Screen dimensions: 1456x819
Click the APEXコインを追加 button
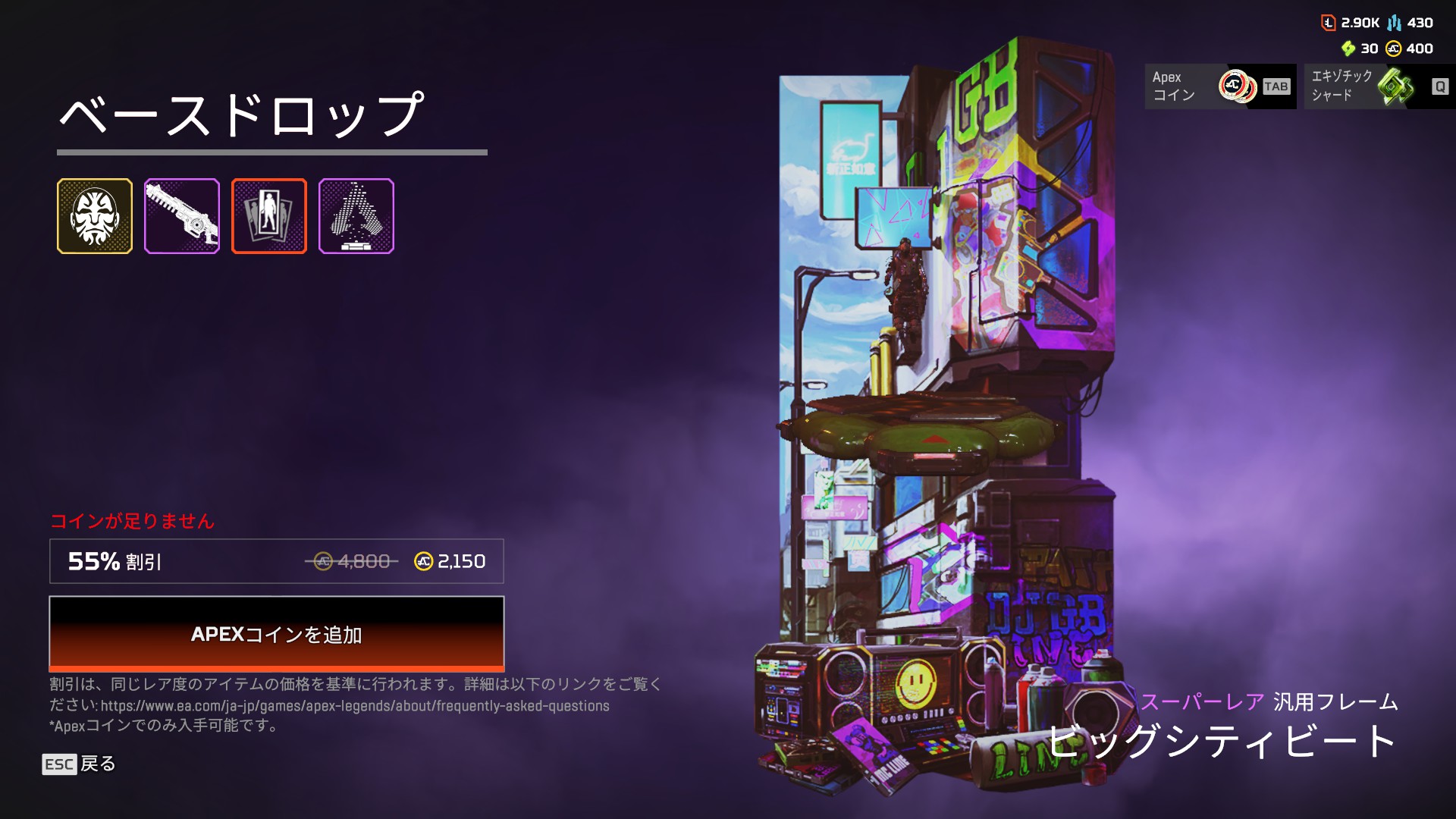276,633
